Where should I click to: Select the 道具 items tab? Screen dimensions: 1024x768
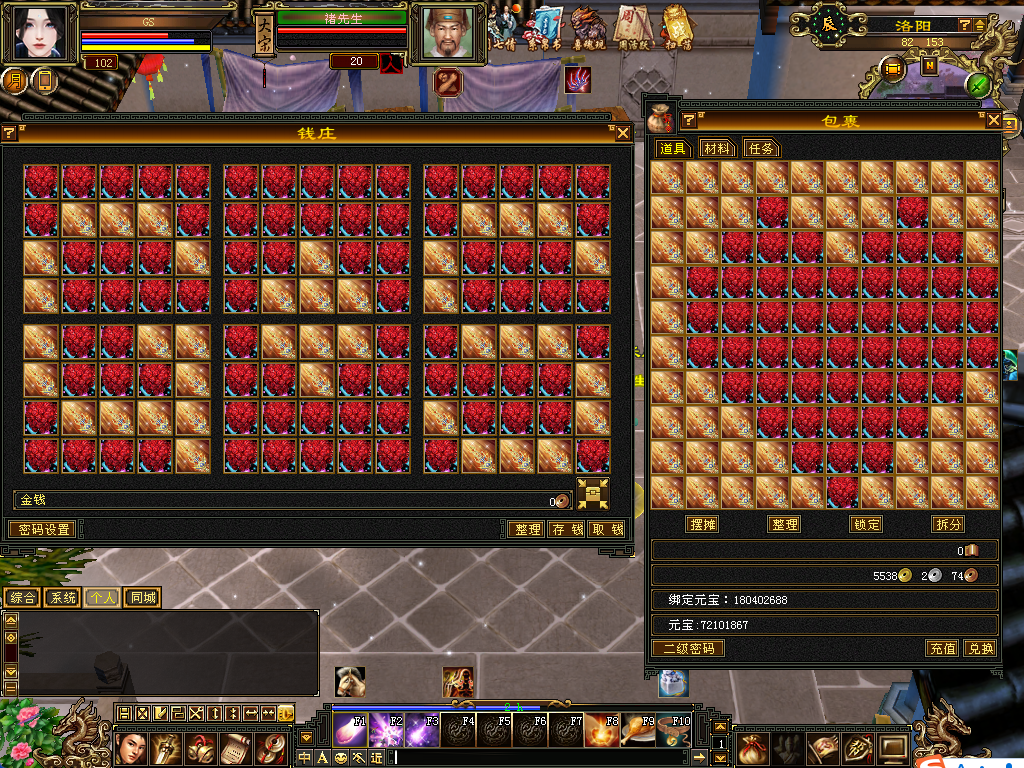[673, 148]
